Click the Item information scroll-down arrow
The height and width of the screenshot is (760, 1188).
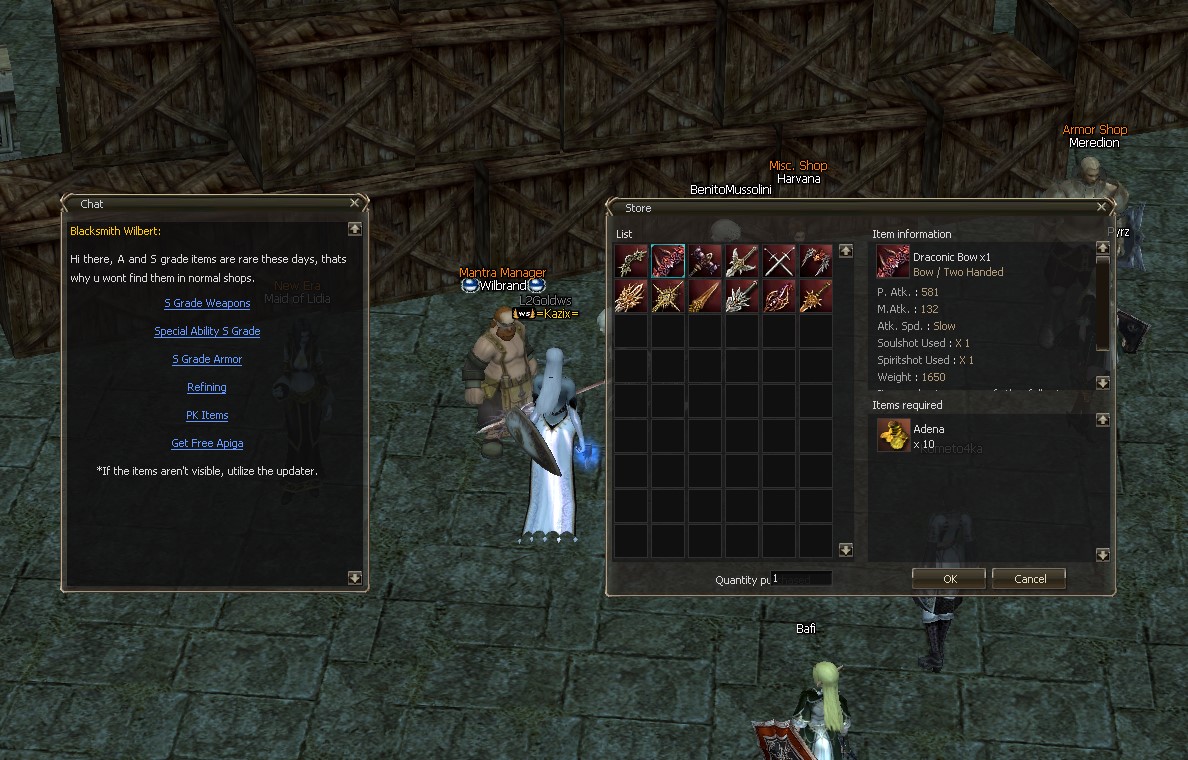point(1103,383)
